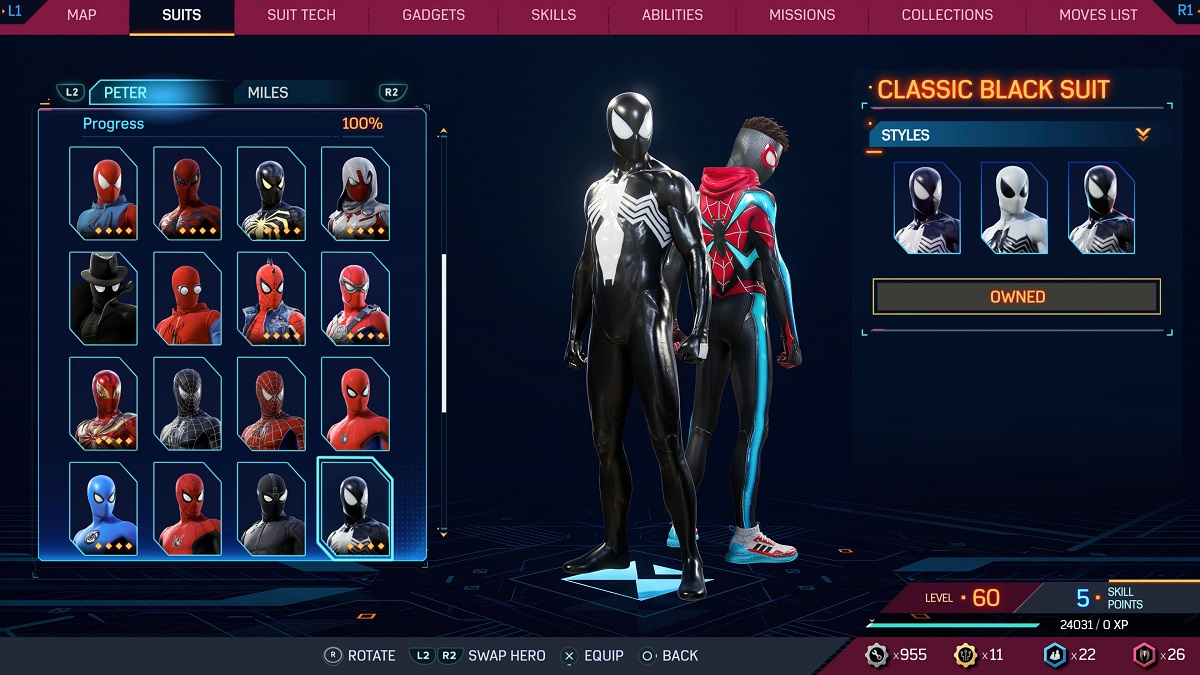Switch to the Suit Tech tab
Image resolution: width=1200 pixels, height=675 pixels.
[x=301, y=15]
